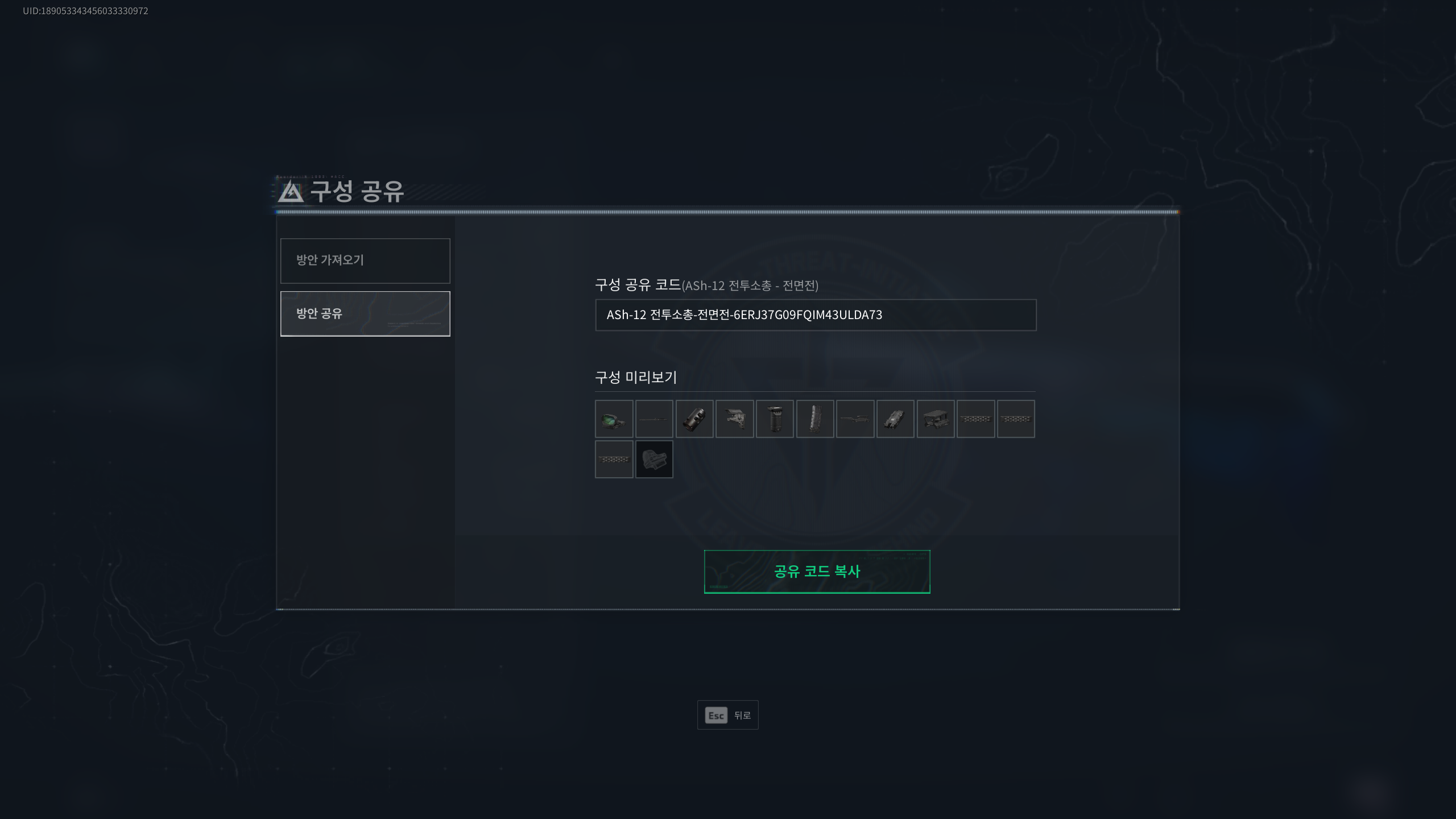This screenshot has height=819, width=1456.
Task: Click the handguard attachment preview icon
Action: tap(856, 419)
